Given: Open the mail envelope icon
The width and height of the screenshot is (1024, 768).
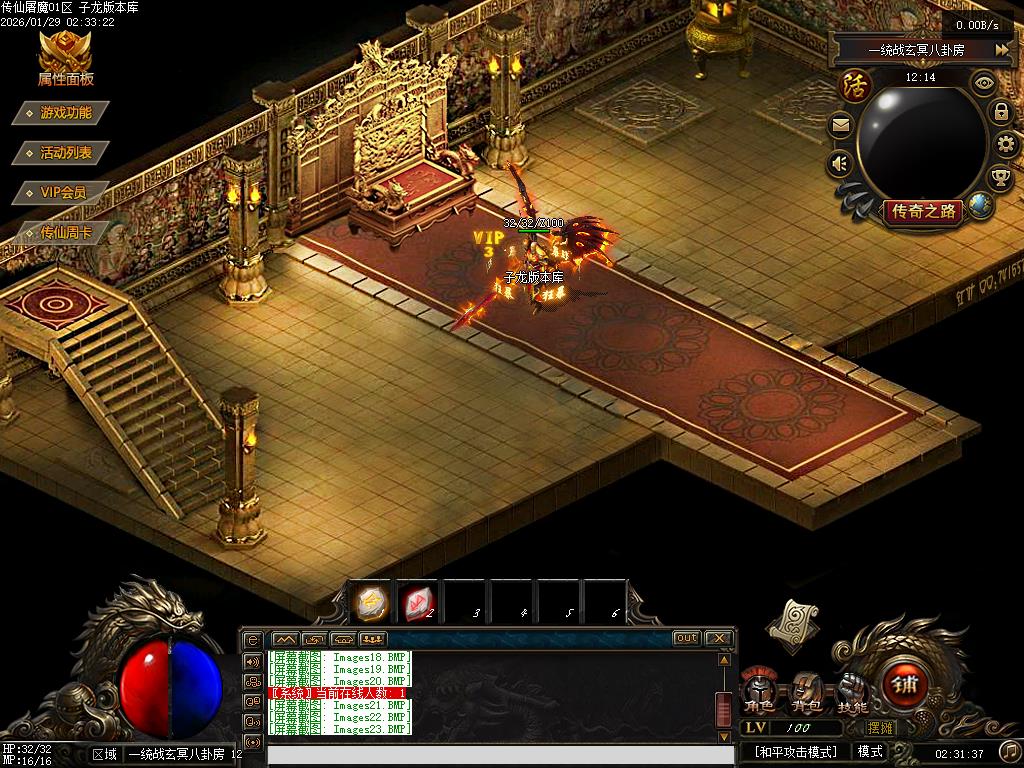Looking at the screenshot, I should (x=840, y=126).
